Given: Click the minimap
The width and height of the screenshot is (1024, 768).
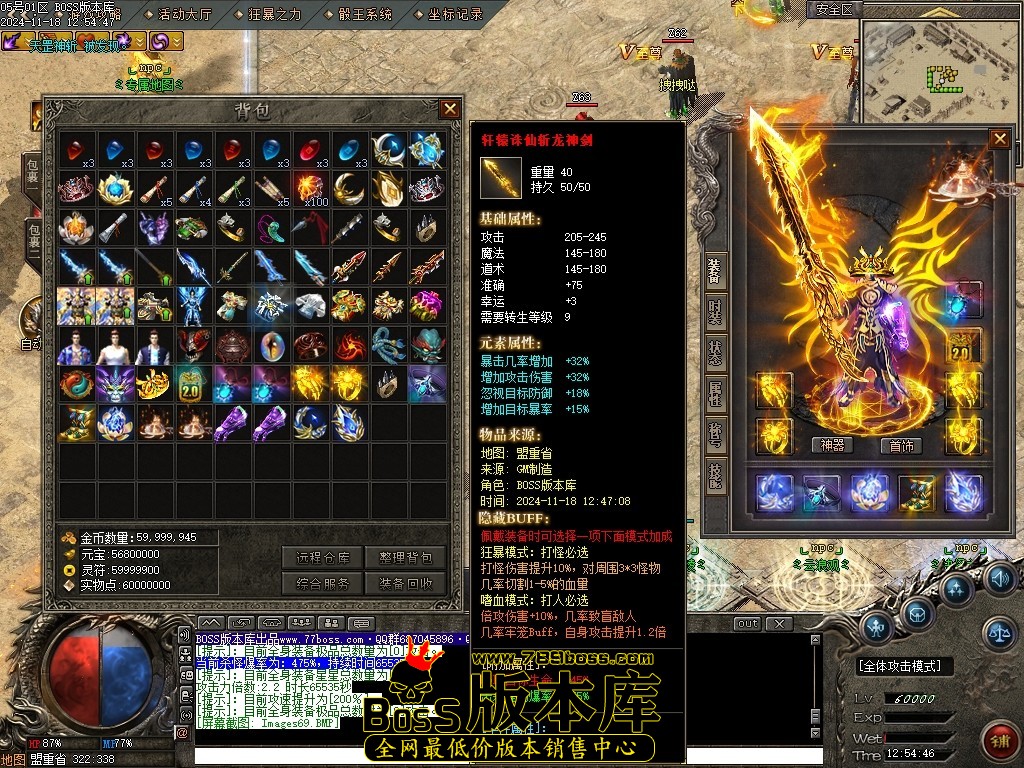Looking at the screenshot, I should point(938,68).
